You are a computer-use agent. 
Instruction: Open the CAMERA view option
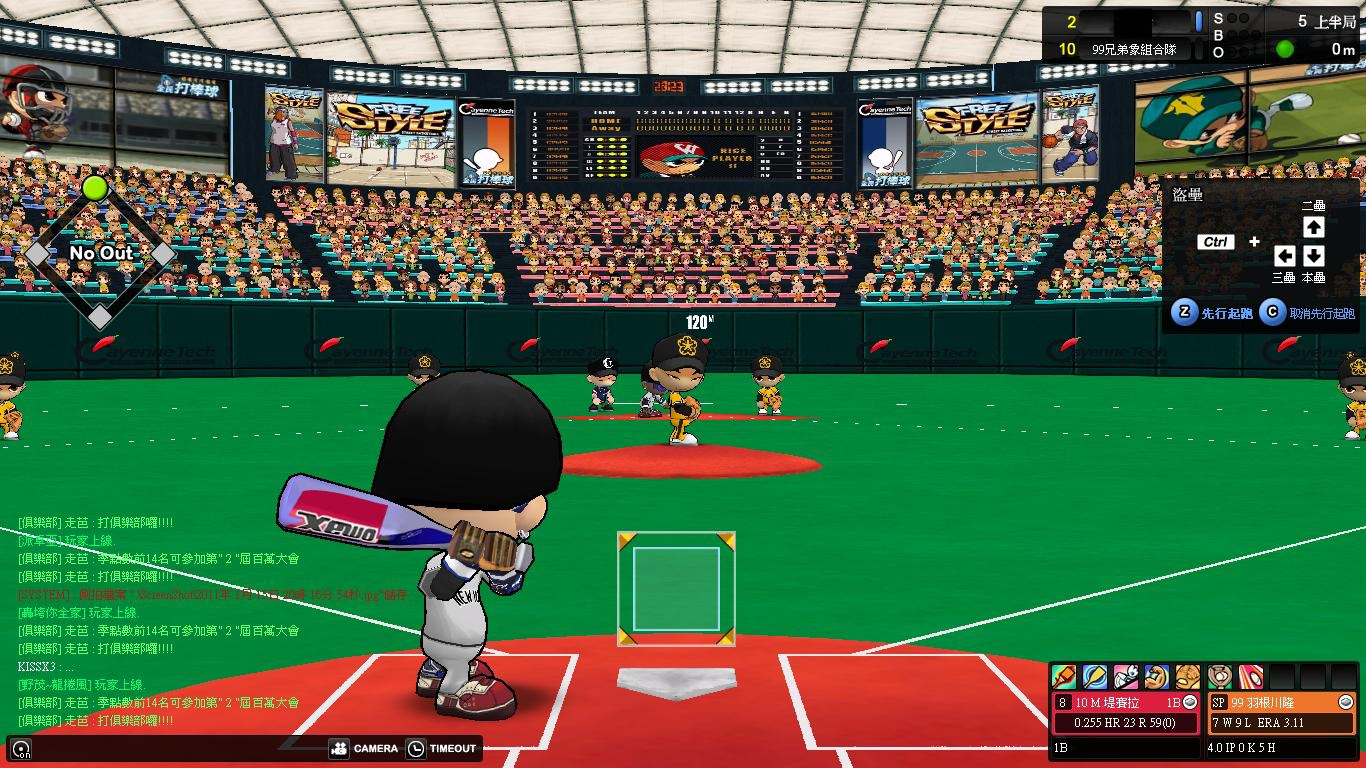pyautogui.click(x=364, y=748)
